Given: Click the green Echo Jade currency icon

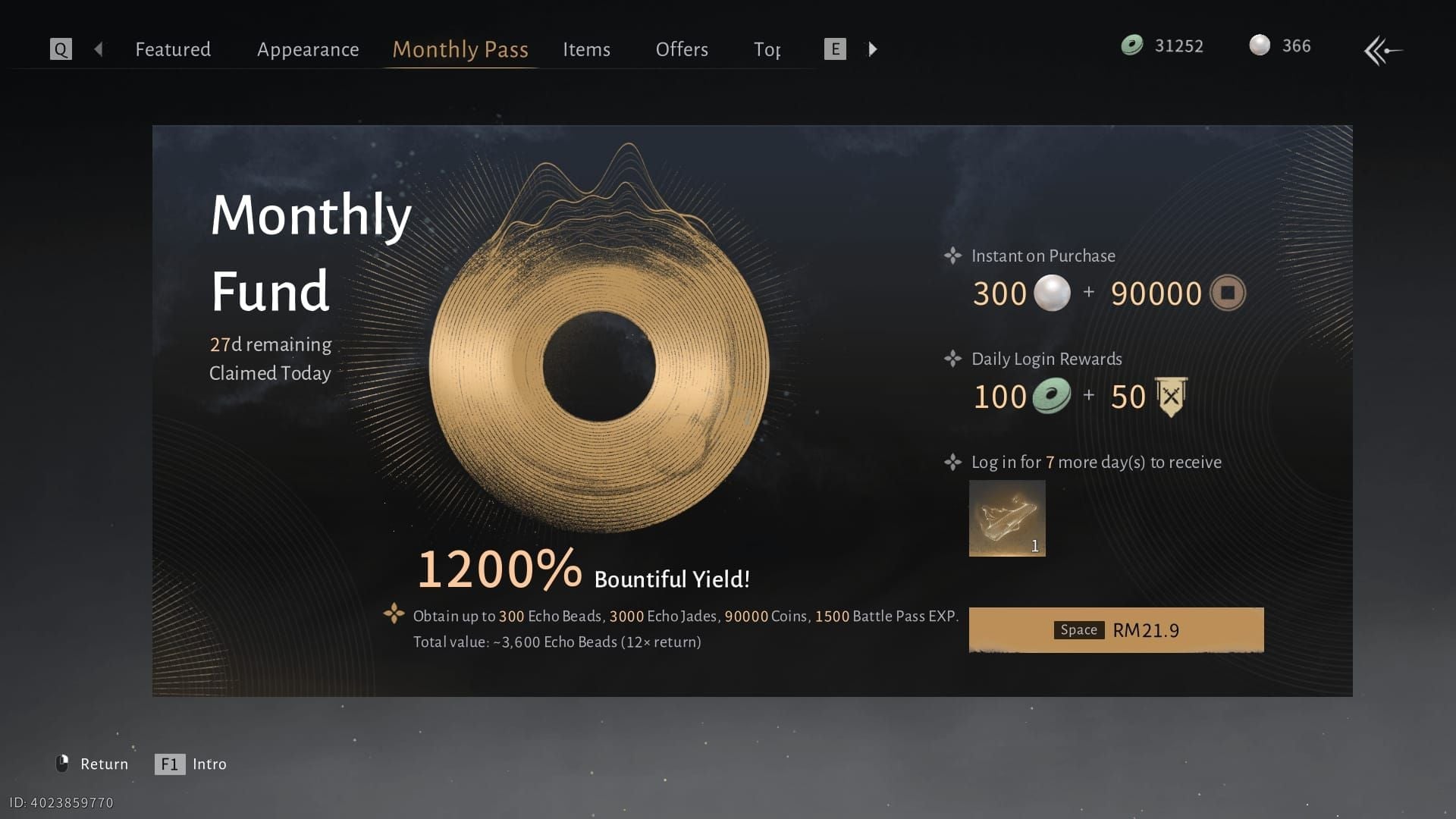Looking at the screenshot, I should 1131,45.
